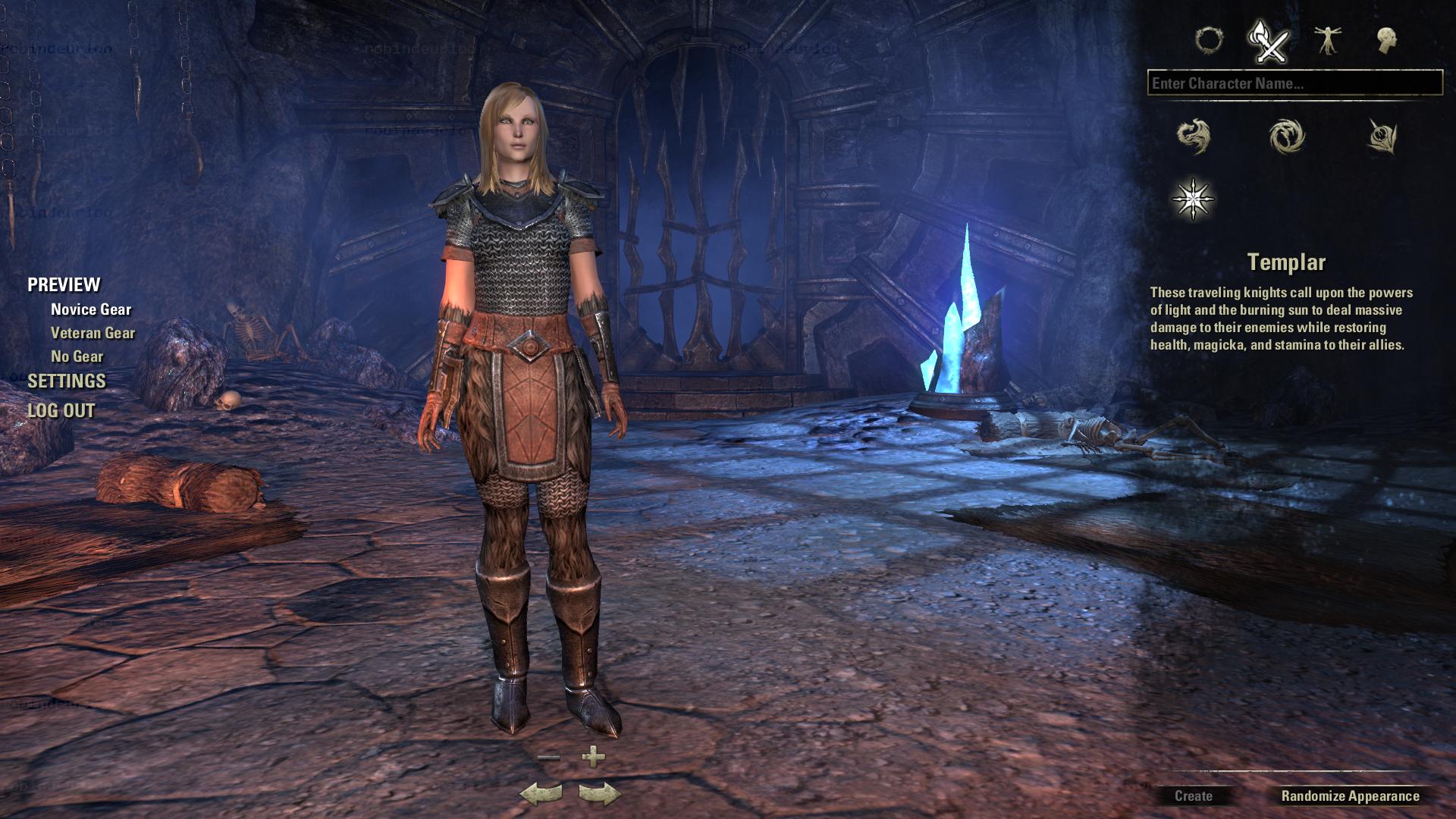
Task: Open the race and alliance tab
Action: click(1209, 40)
